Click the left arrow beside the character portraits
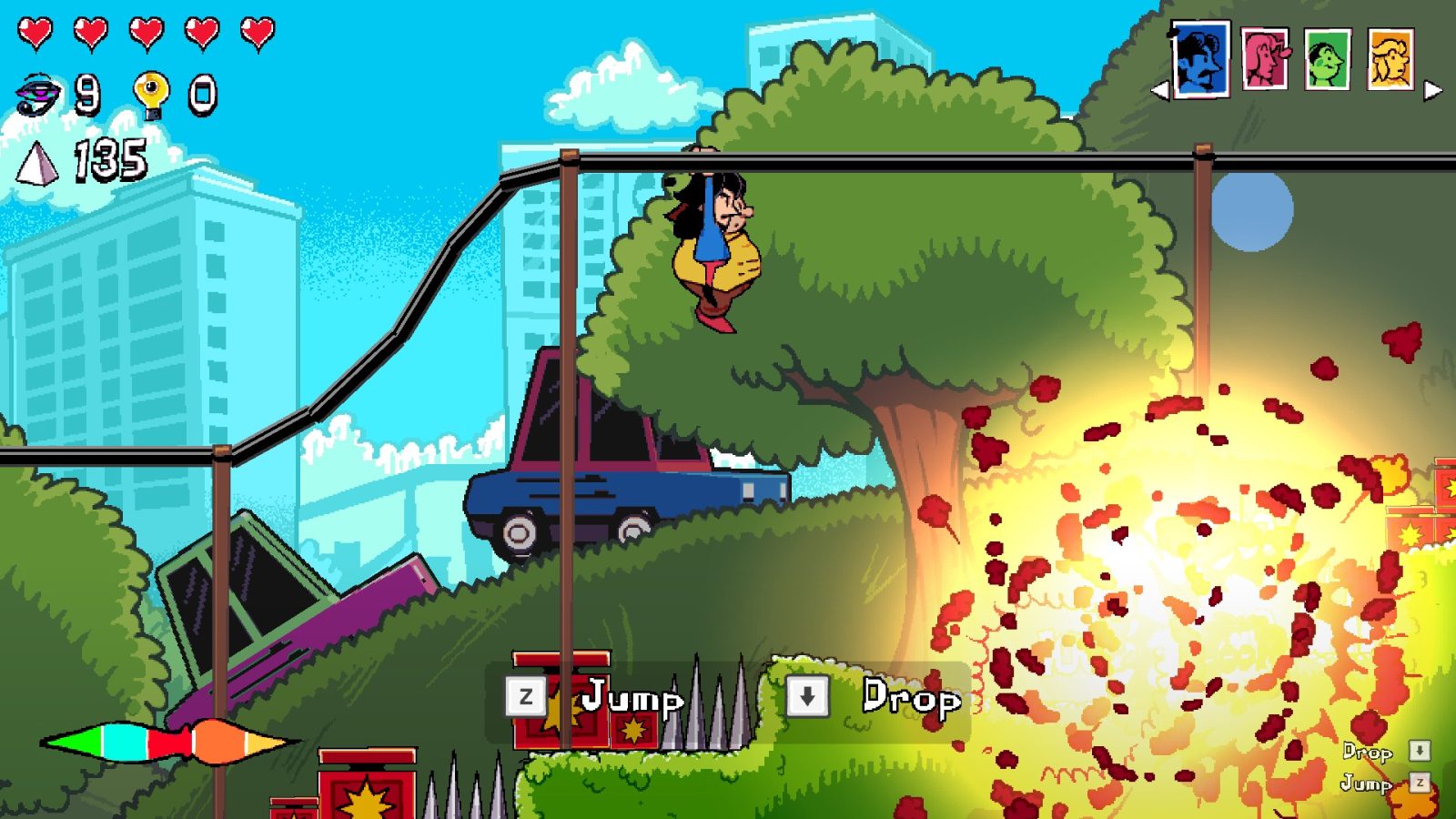This screenshot has width=1456, height=819. (1161, 91)
